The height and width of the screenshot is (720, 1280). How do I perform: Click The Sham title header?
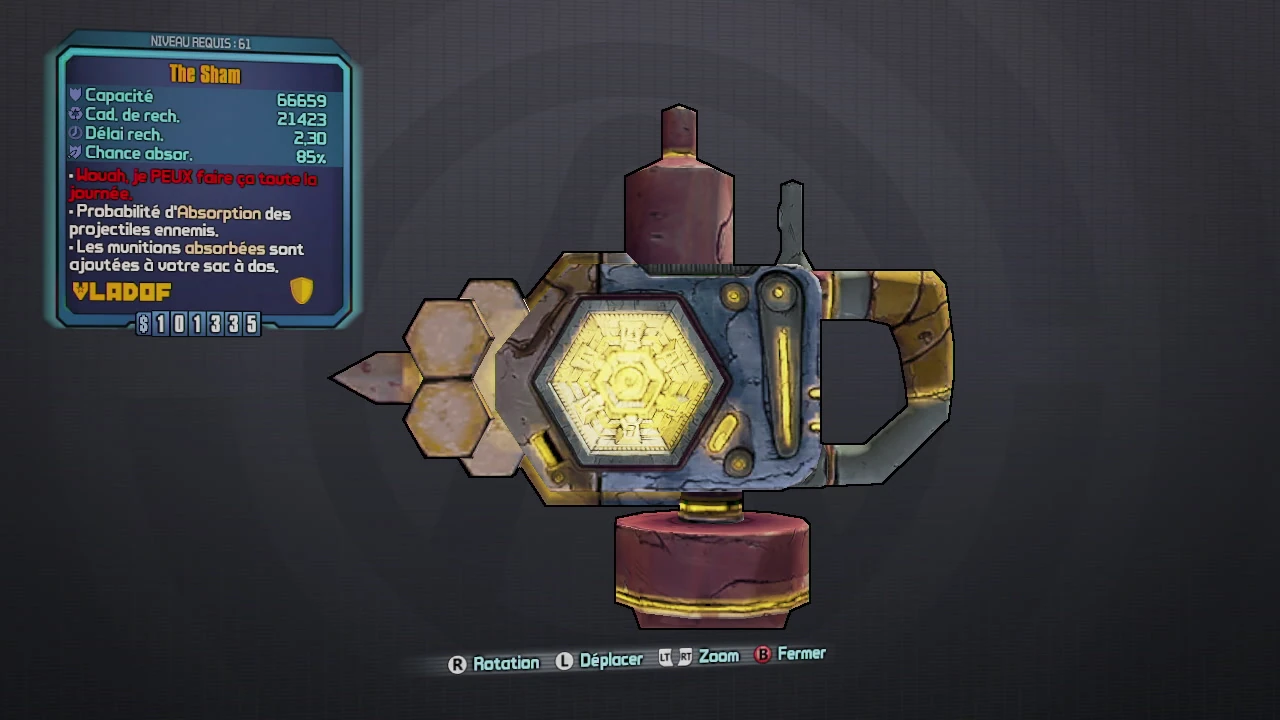pyautogui.click(x=205, y=73)
